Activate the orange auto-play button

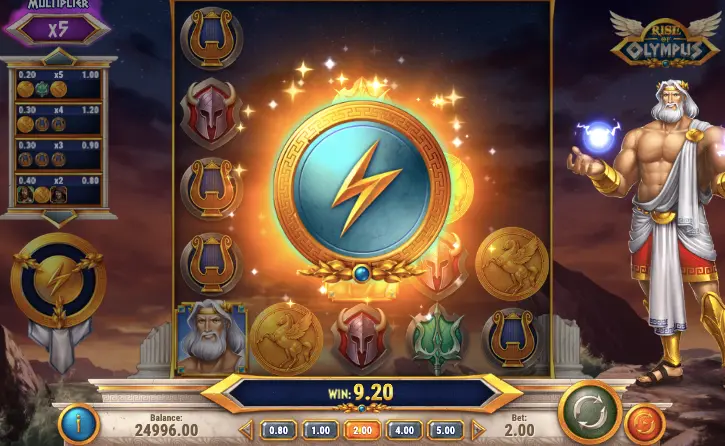point(646,422)
